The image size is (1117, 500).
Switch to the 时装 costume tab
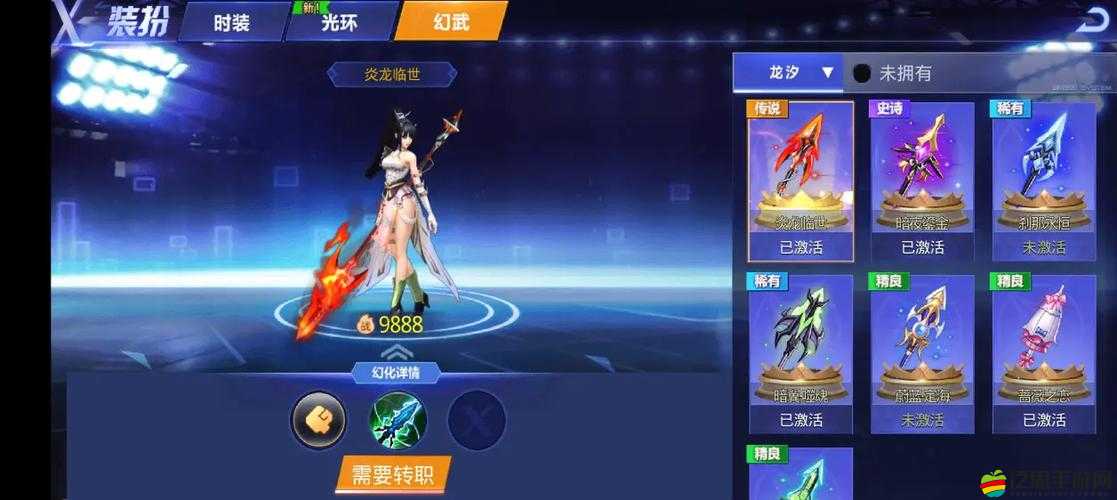(232, 22)
